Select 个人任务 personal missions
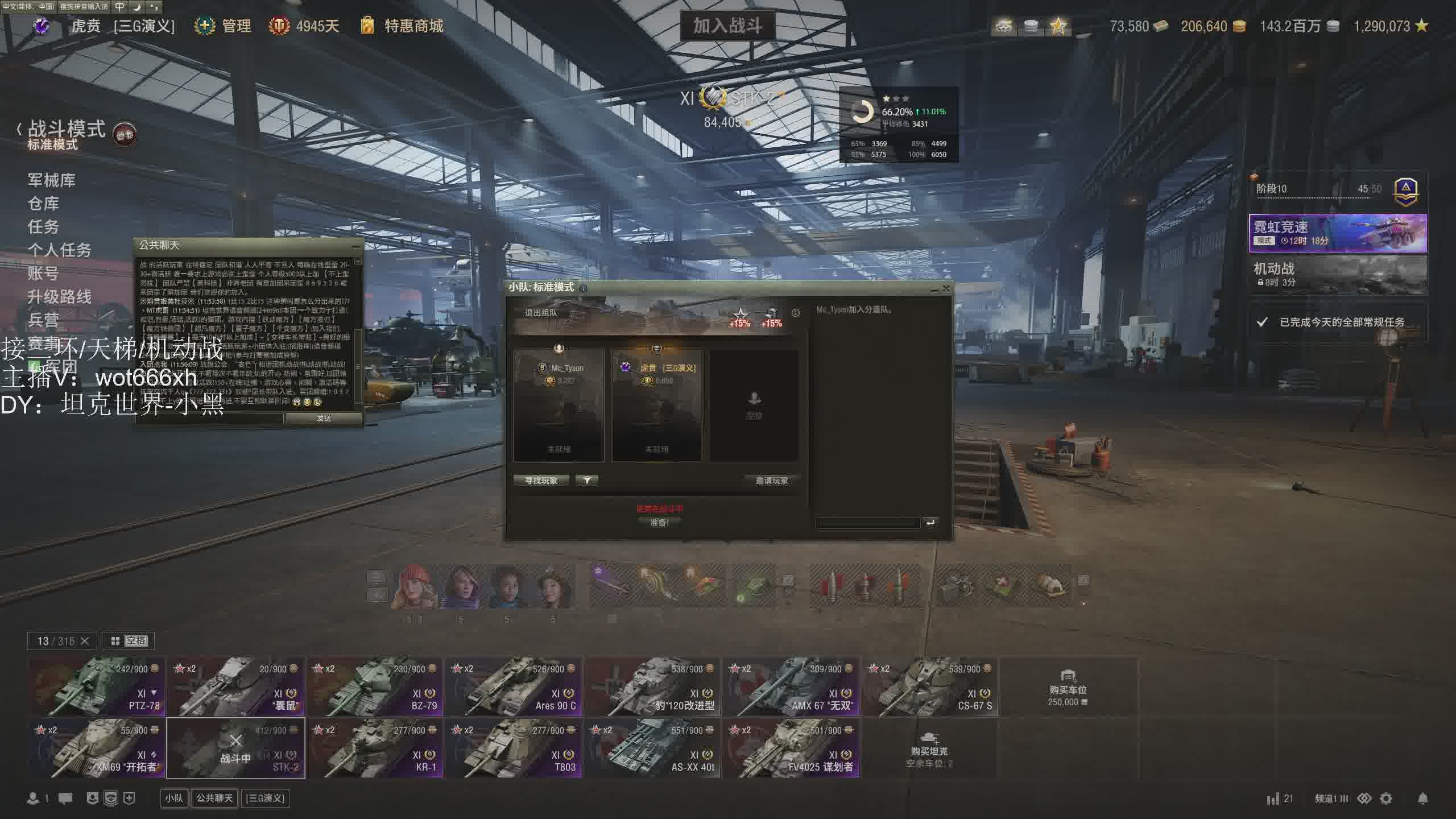This screenshot has width=1456, height=819. [x=59, y=250]
